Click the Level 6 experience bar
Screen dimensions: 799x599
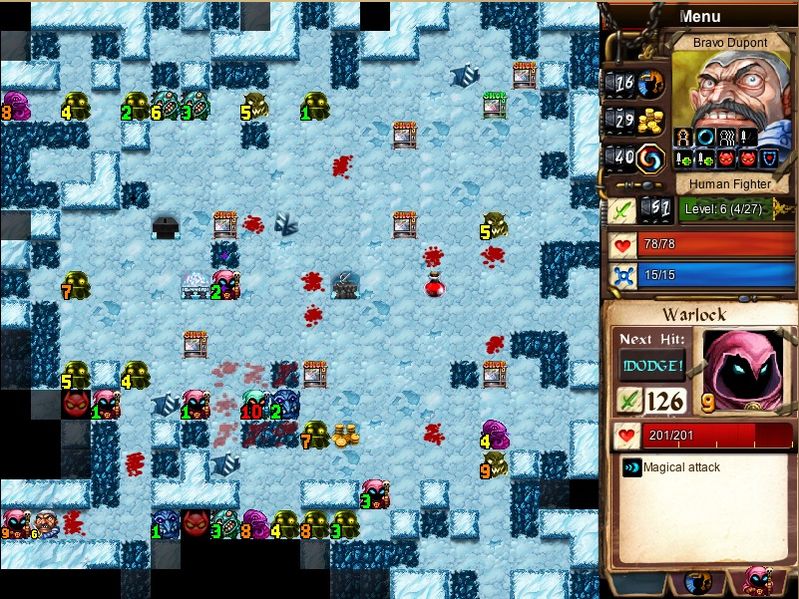tap(738, 209)
